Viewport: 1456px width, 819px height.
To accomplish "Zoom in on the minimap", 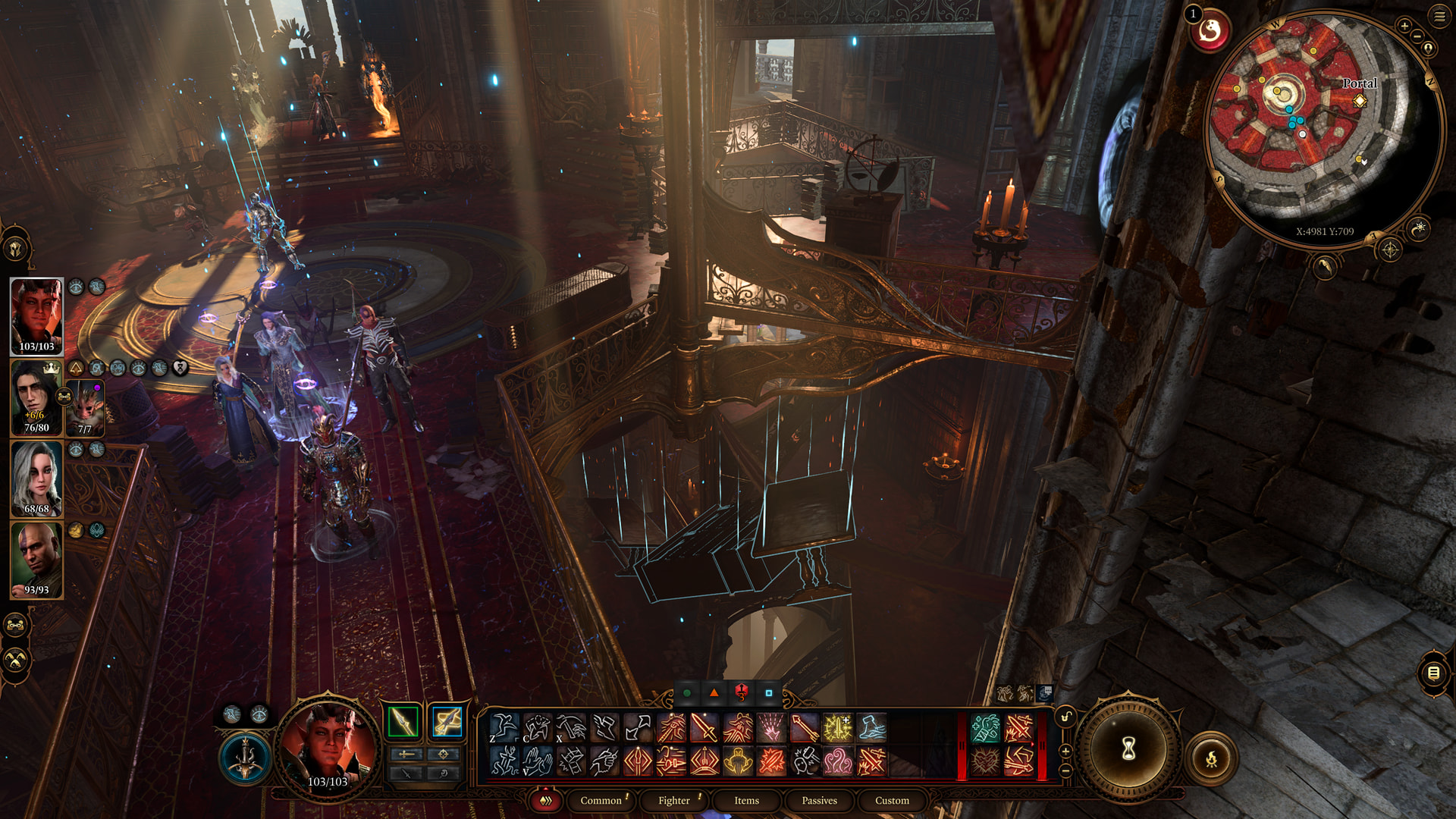I will pos(1404,26).
